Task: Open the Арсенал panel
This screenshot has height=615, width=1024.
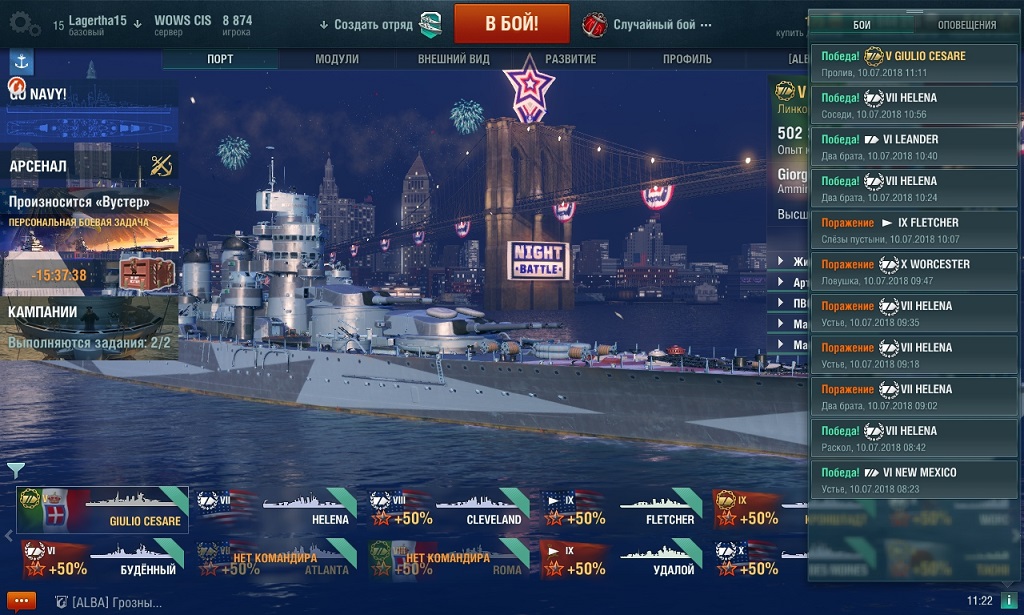Action: tap(90, 166)
